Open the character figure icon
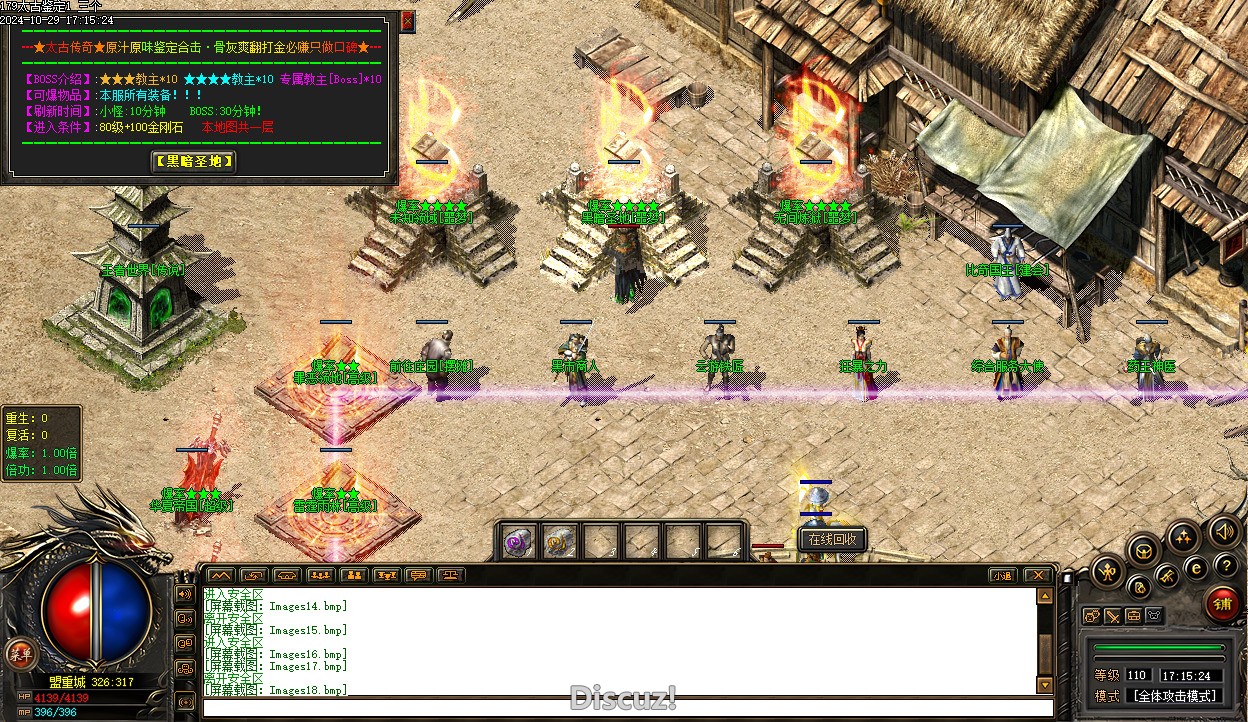The image size is (1248, 722). (1109, 572)
